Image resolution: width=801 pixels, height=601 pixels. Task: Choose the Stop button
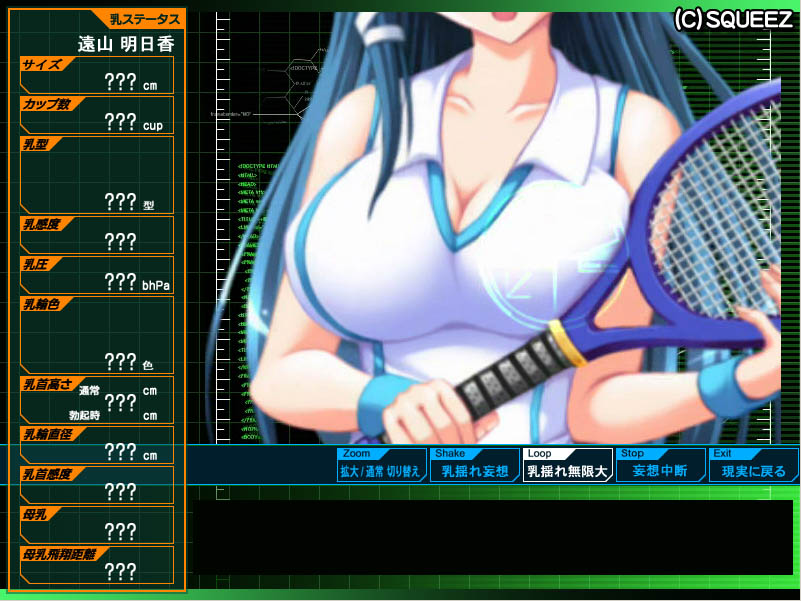[x=660, y=465]
